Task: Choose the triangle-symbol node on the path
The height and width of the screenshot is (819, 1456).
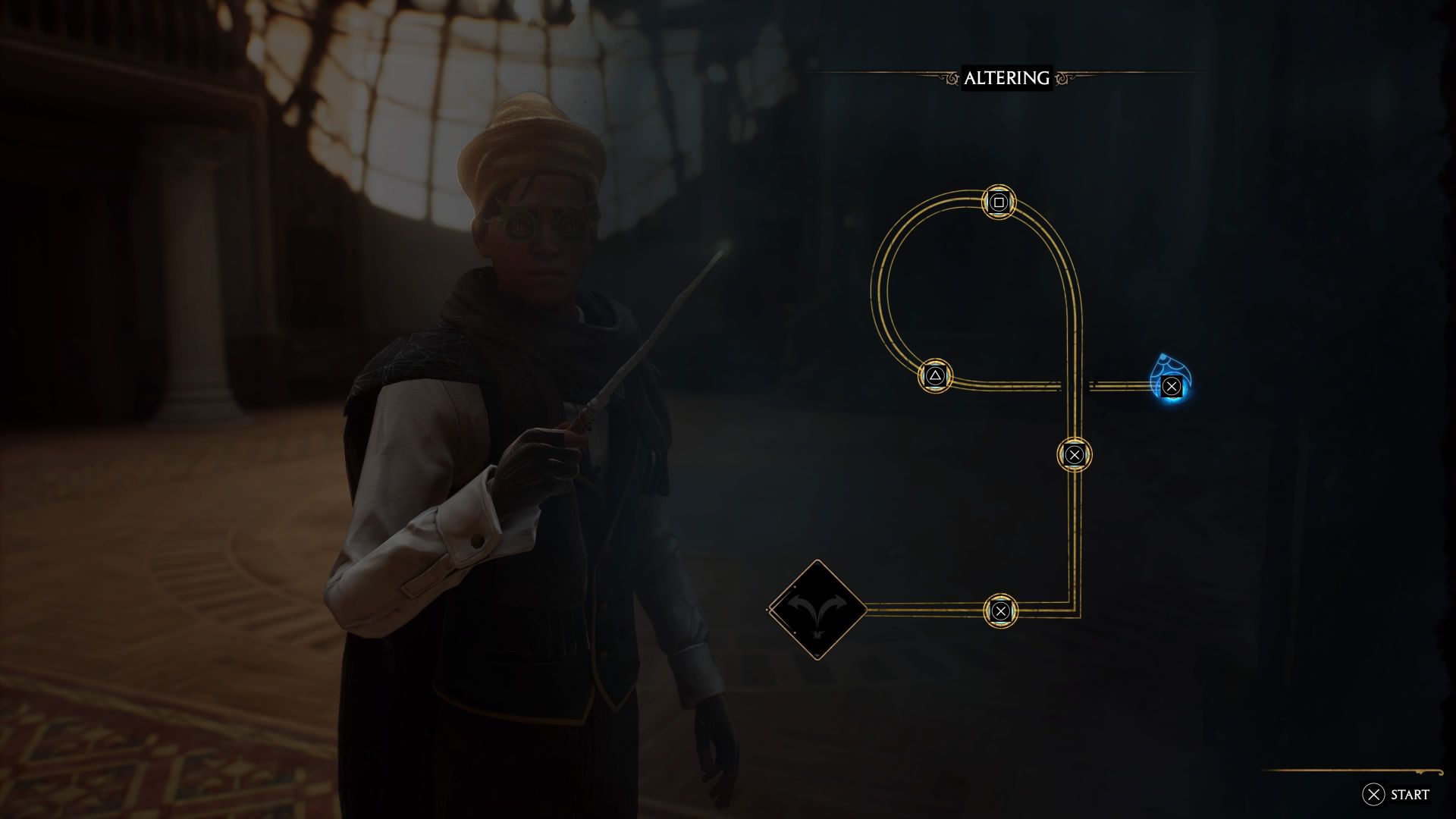Action: (935, 375)
